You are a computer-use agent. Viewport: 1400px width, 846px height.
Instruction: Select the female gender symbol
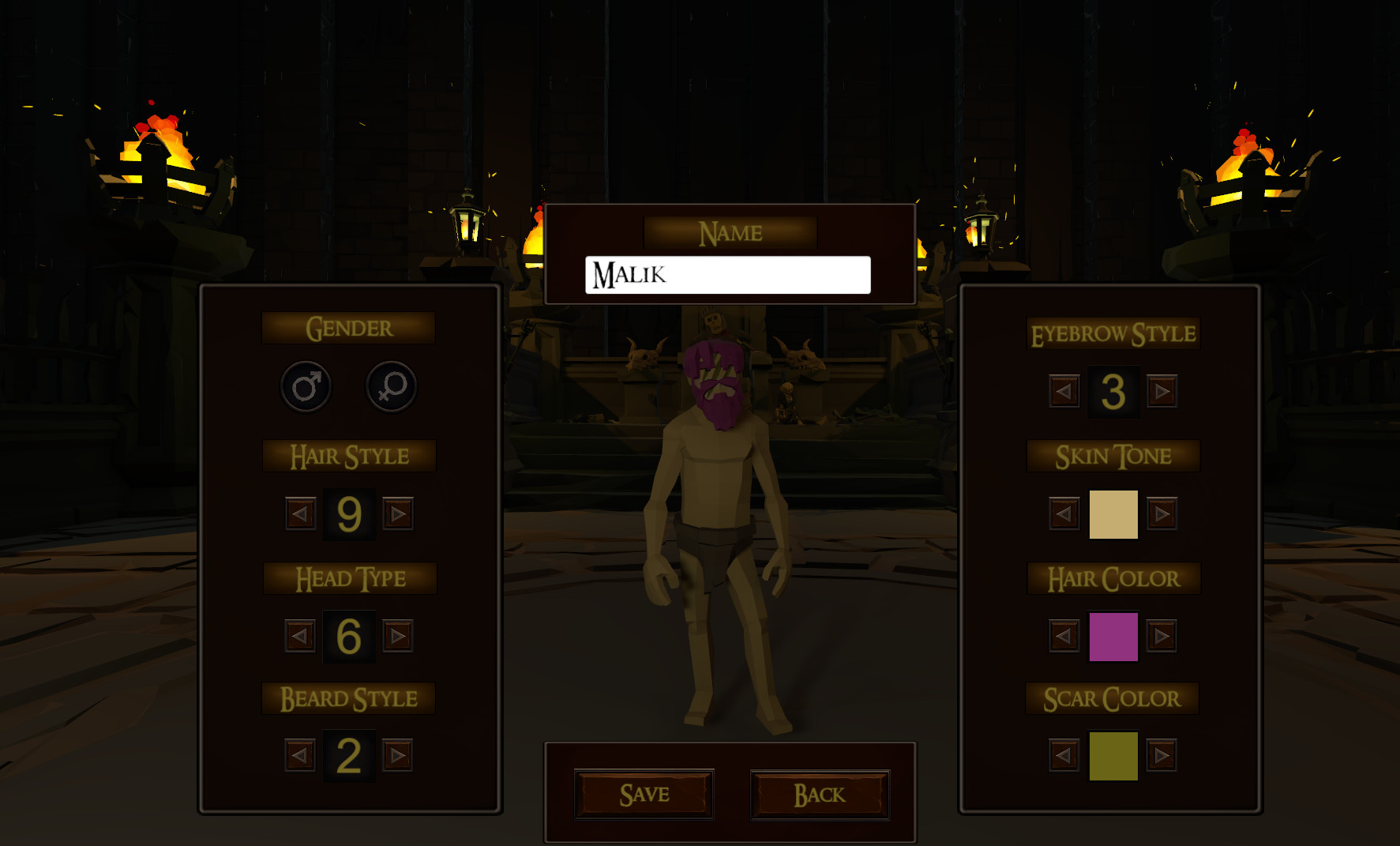coord(390,388)
